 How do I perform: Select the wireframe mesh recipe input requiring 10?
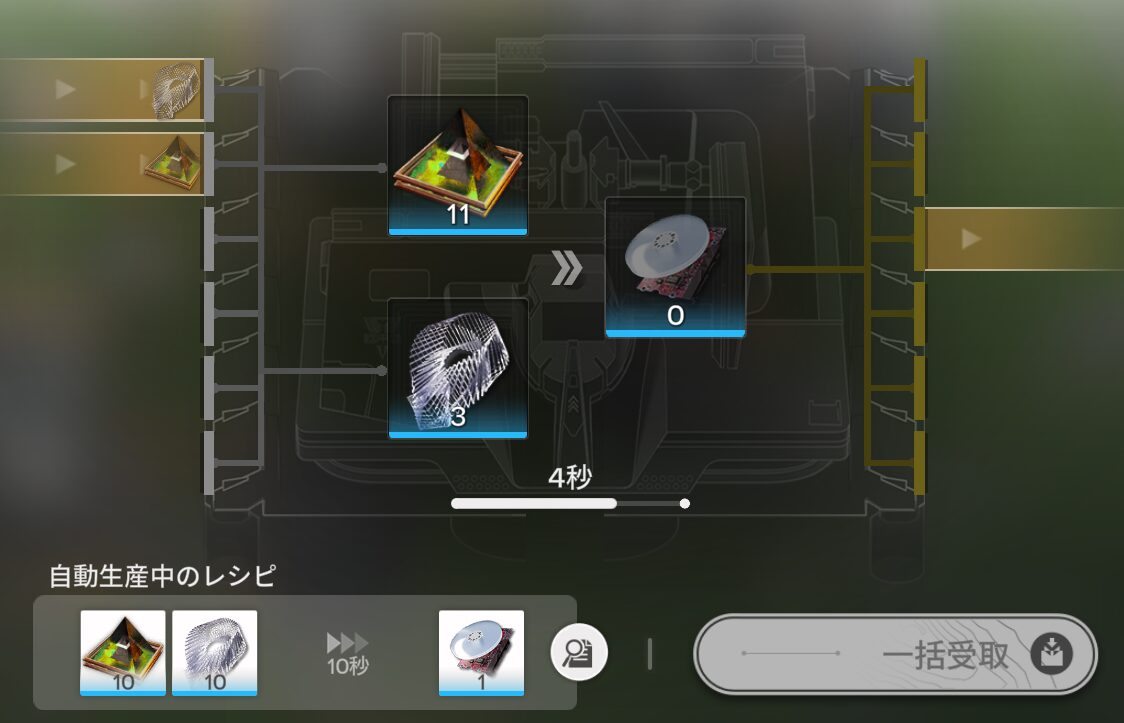[x=214, y=652]
